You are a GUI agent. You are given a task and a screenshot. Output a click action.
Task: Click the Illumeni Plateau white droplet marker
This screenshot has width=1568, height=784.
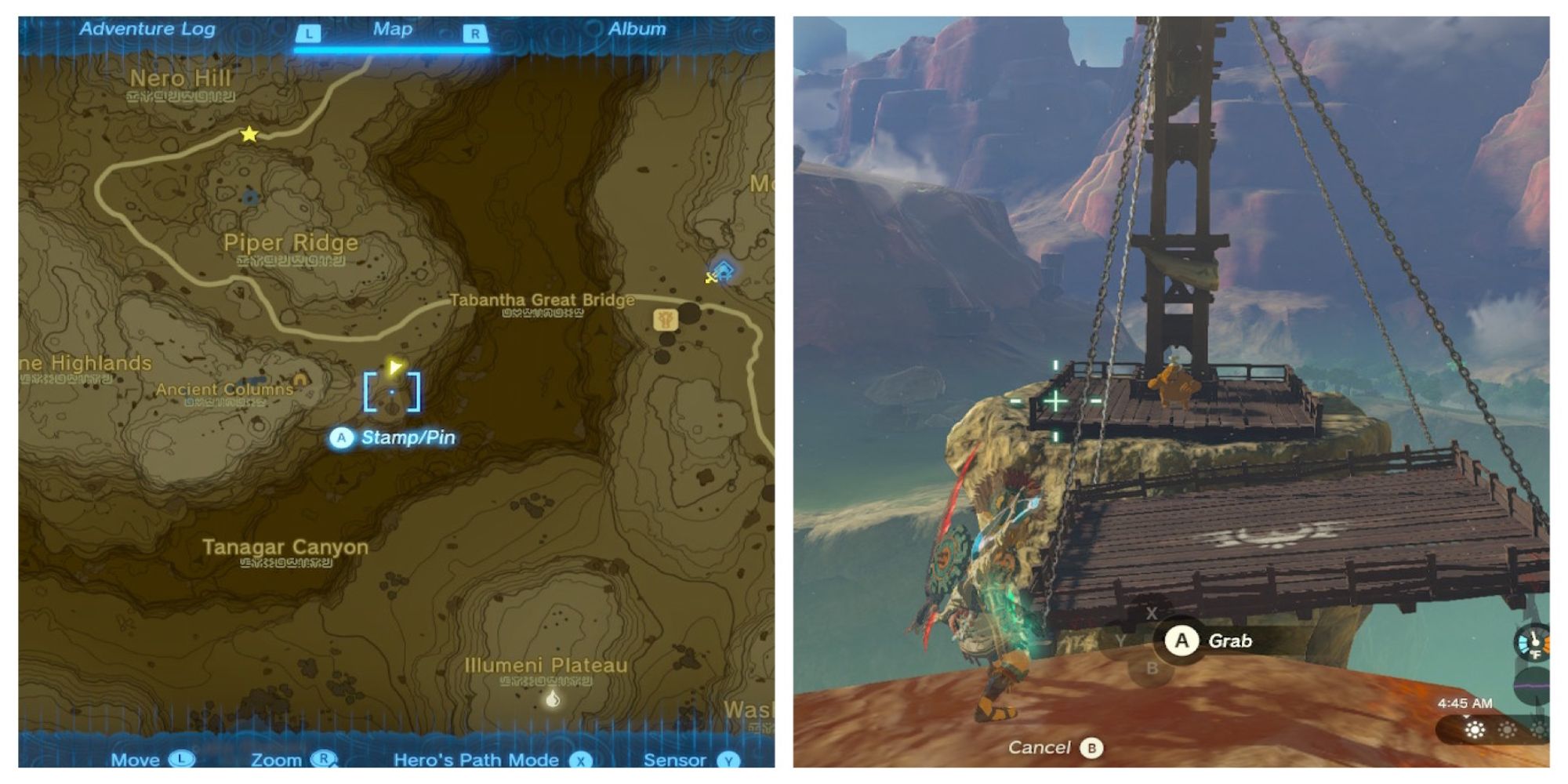pos(553,699)
